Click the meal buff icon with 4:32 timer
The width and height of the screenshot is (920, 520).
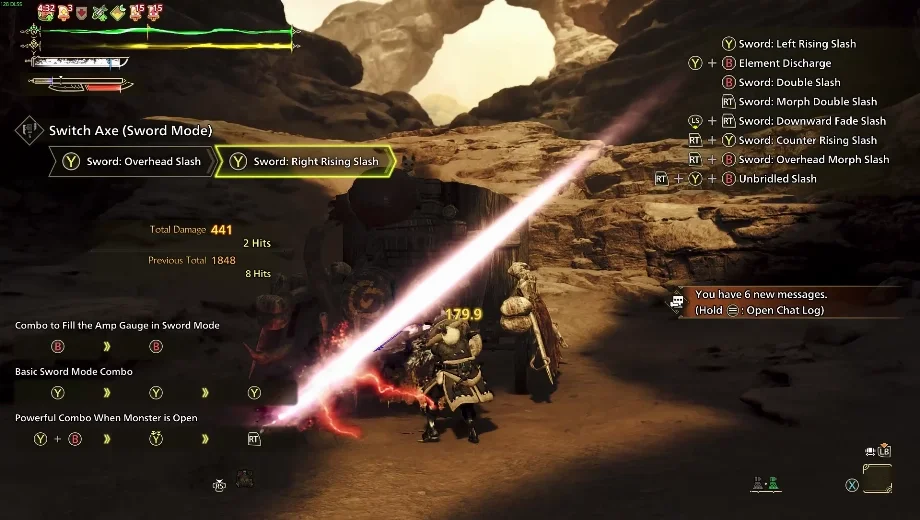tap(45, 14)
